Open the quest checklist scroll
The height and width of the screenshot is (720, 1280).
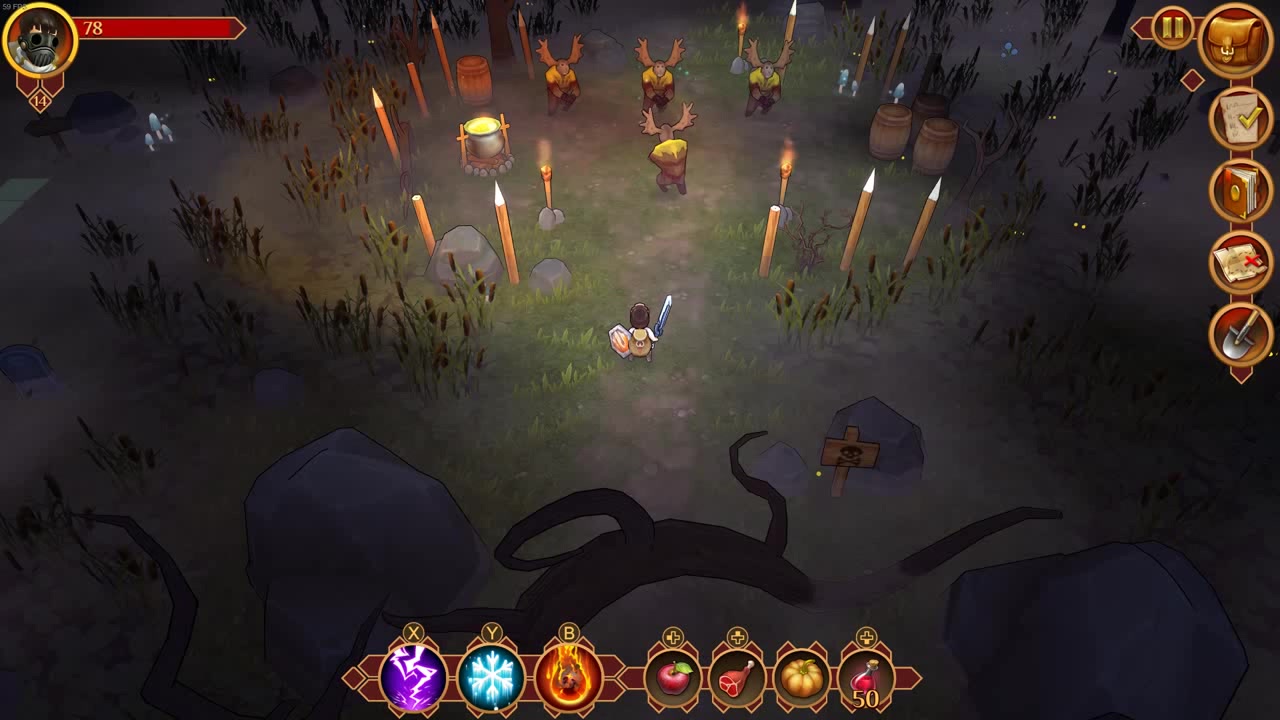click(x=1241, y=118)
